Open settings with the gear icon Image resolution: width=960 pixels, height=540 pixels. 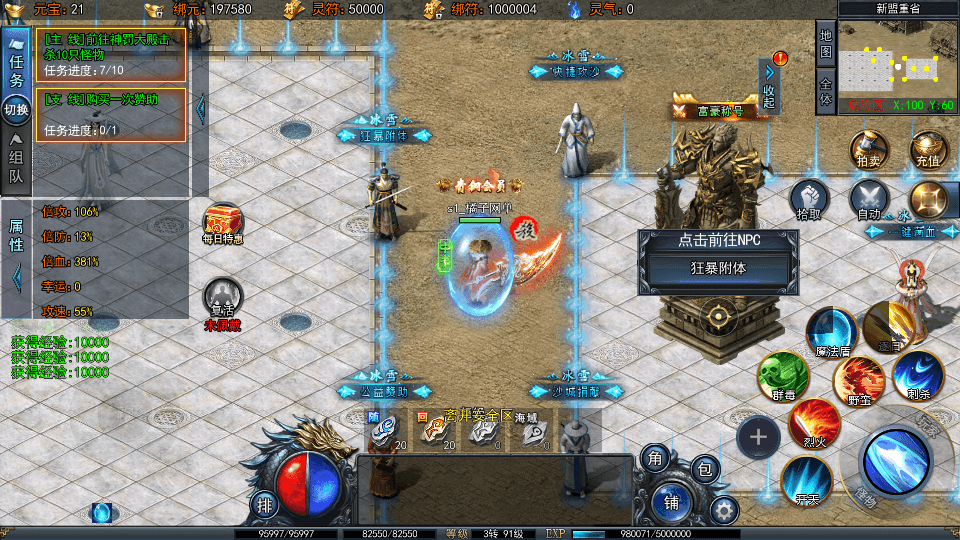724,511
